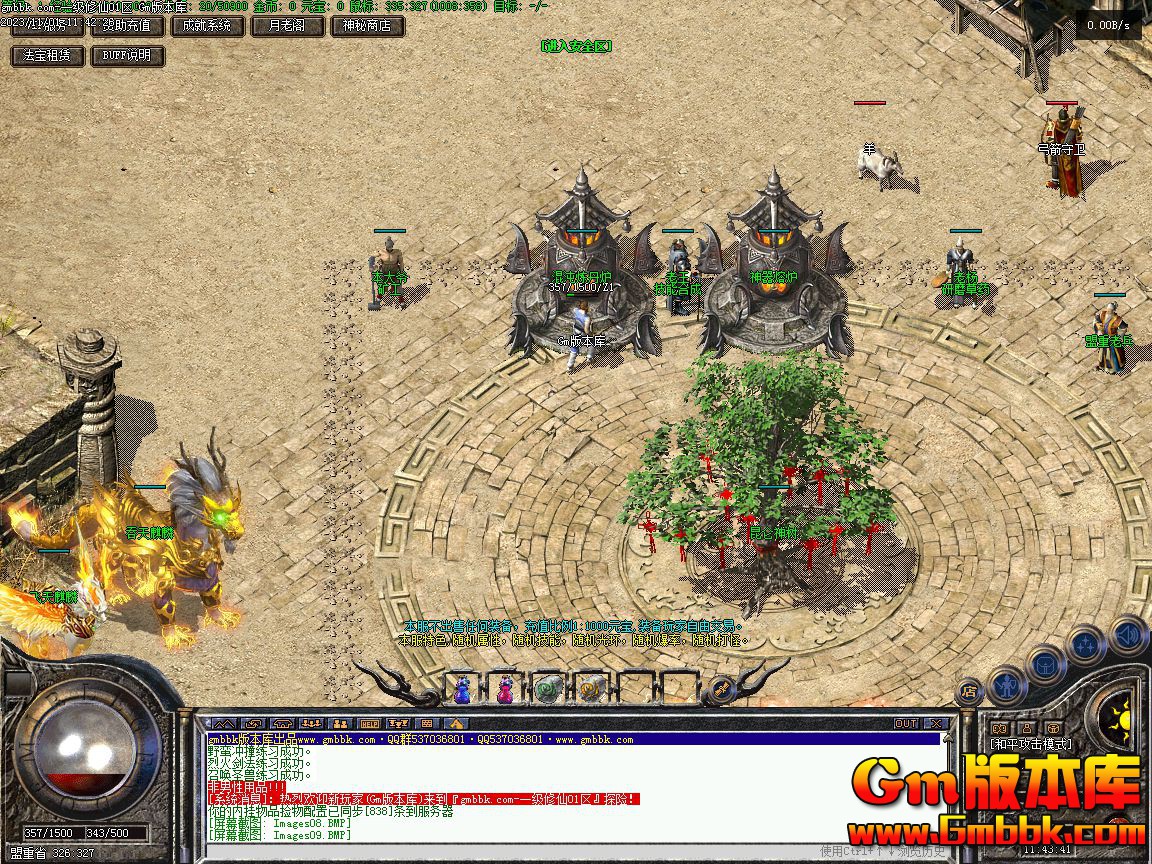Click the OUT button on chat panel
This screenshot has width=1152, height=864.
coord(906,723)
